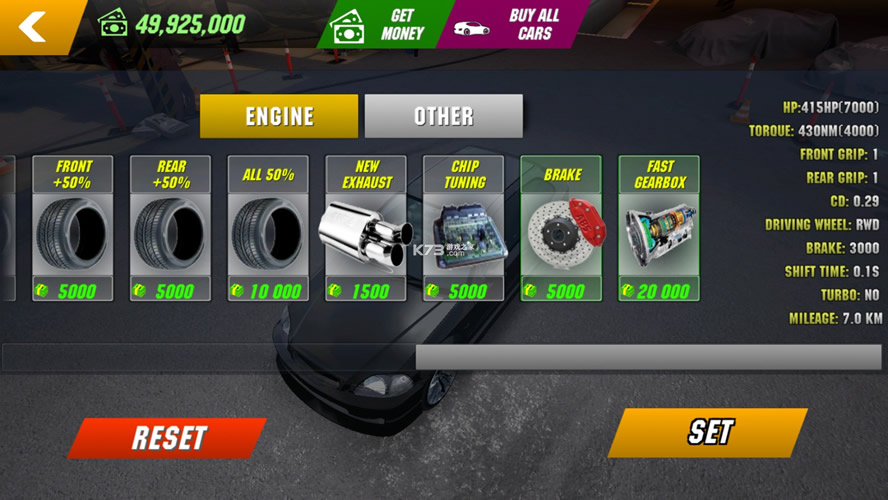Confirm with the Set button

coord(708,432)
